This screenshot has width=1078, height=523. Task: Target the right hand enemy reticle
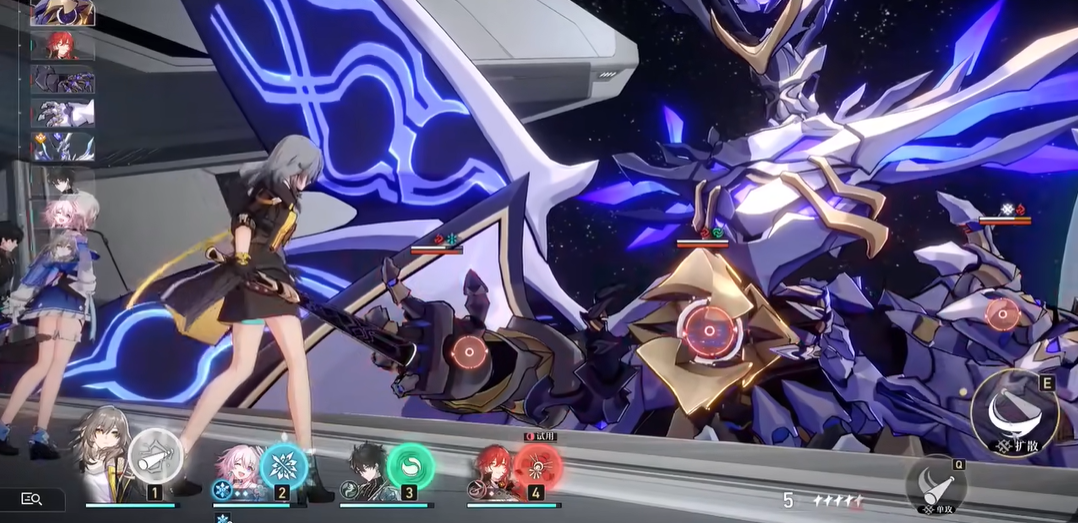pos(1002,314)
